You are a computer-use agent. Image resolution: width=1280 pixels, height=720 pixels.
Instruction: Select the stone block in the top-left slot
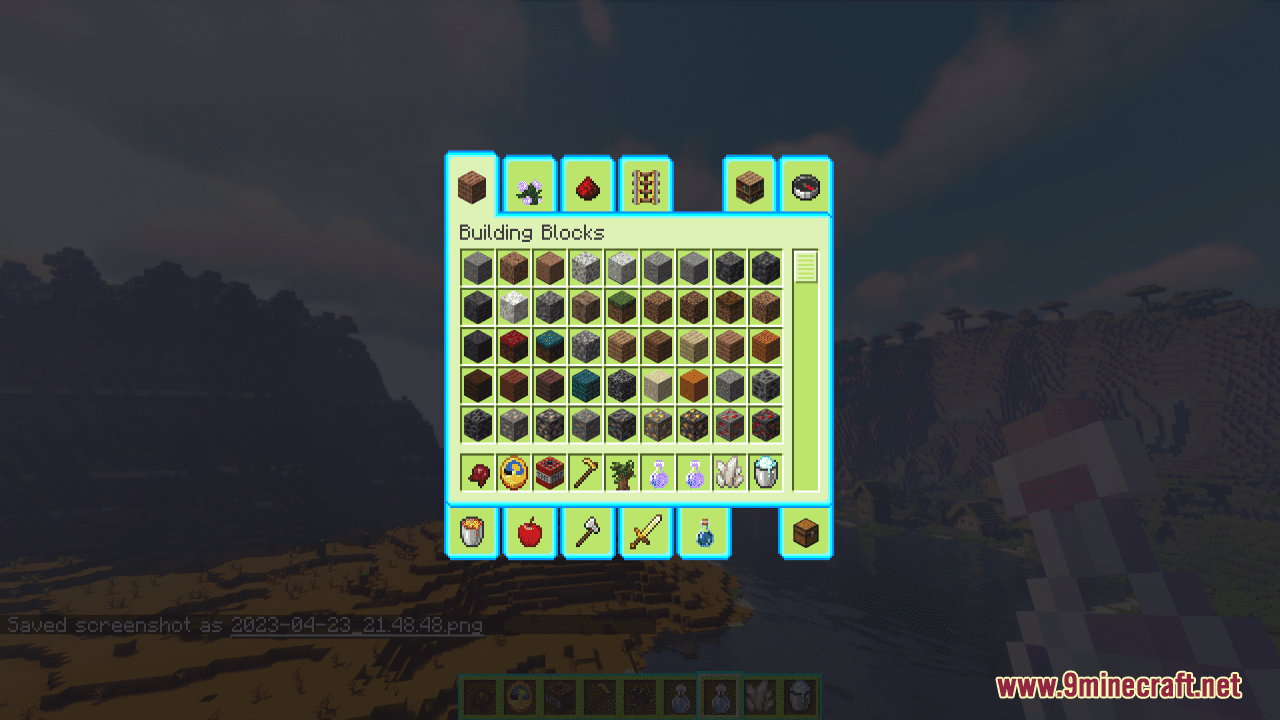476,266
